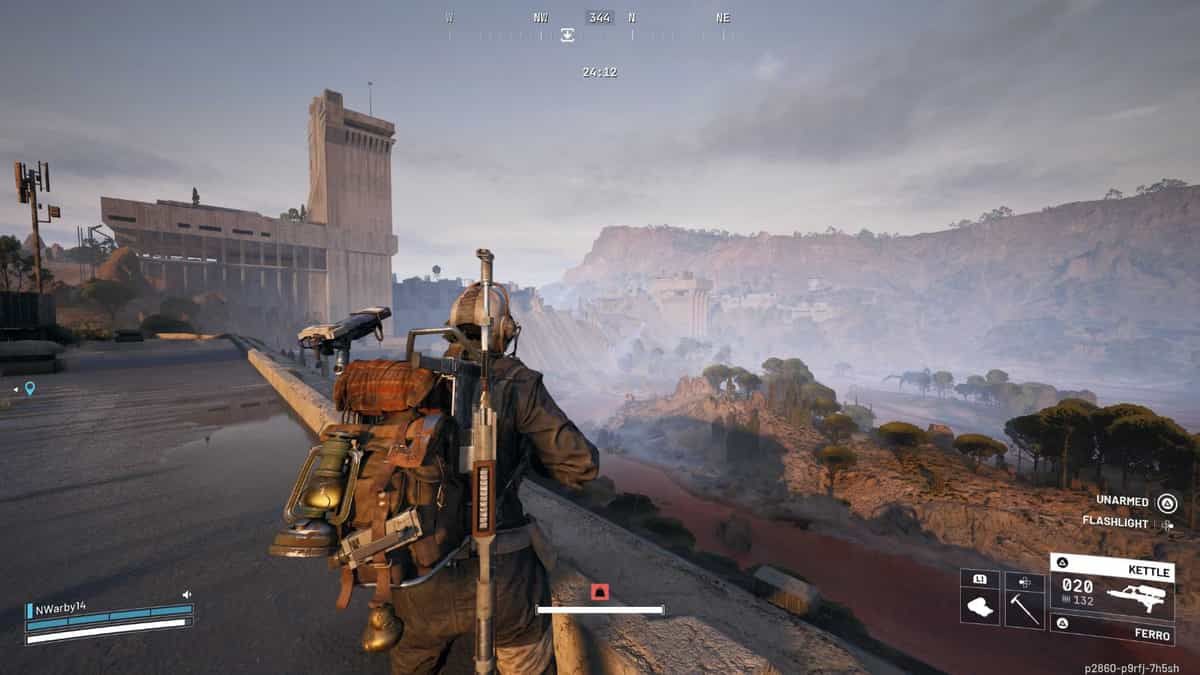Viewport: 1200px width, 675px height.
Task: Click the blue location ping marker
Action: click(x=29, y=388)
